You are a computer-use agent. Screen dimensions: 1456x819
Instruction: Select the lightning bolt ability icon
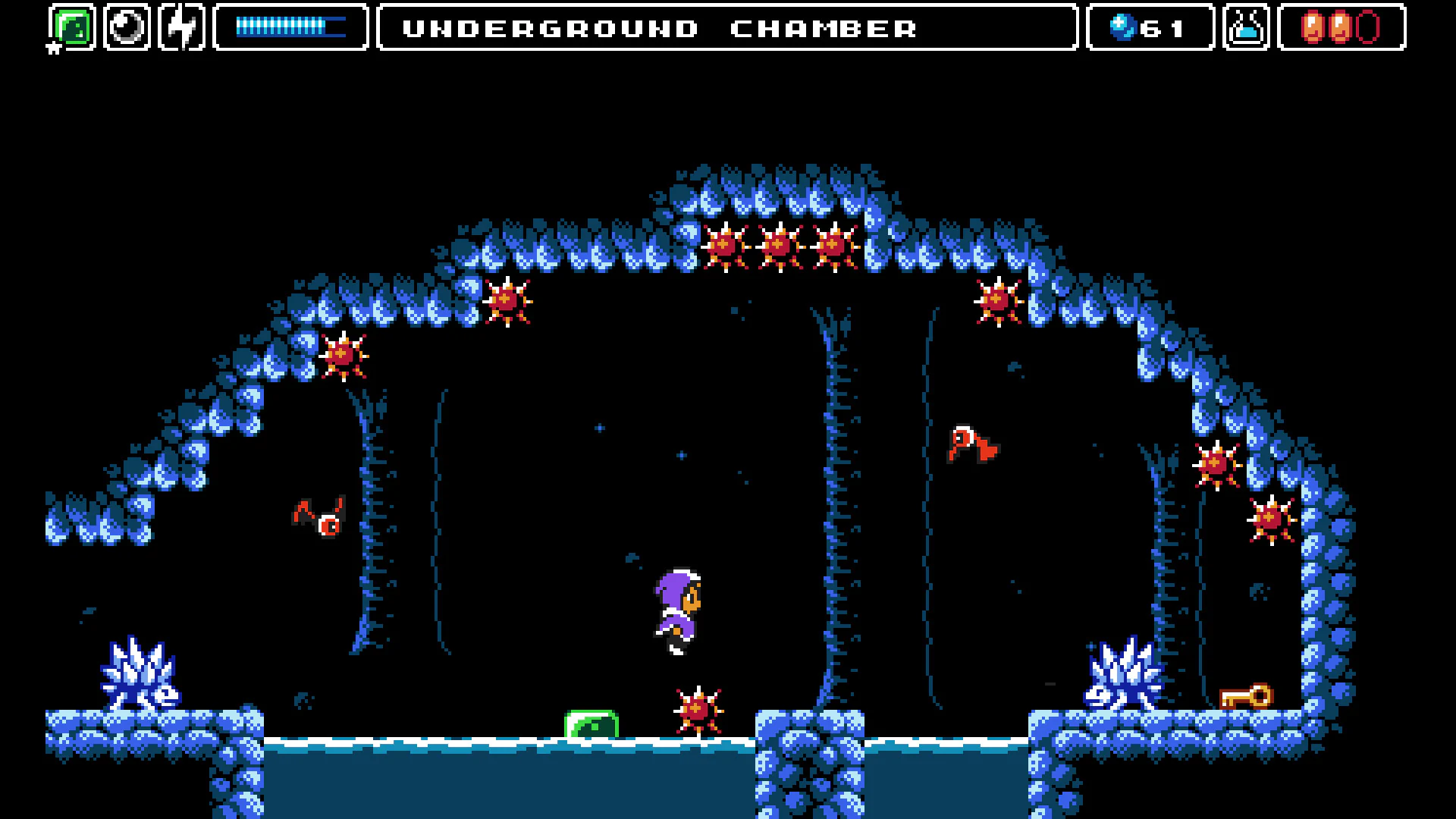[x=180, y=28]
